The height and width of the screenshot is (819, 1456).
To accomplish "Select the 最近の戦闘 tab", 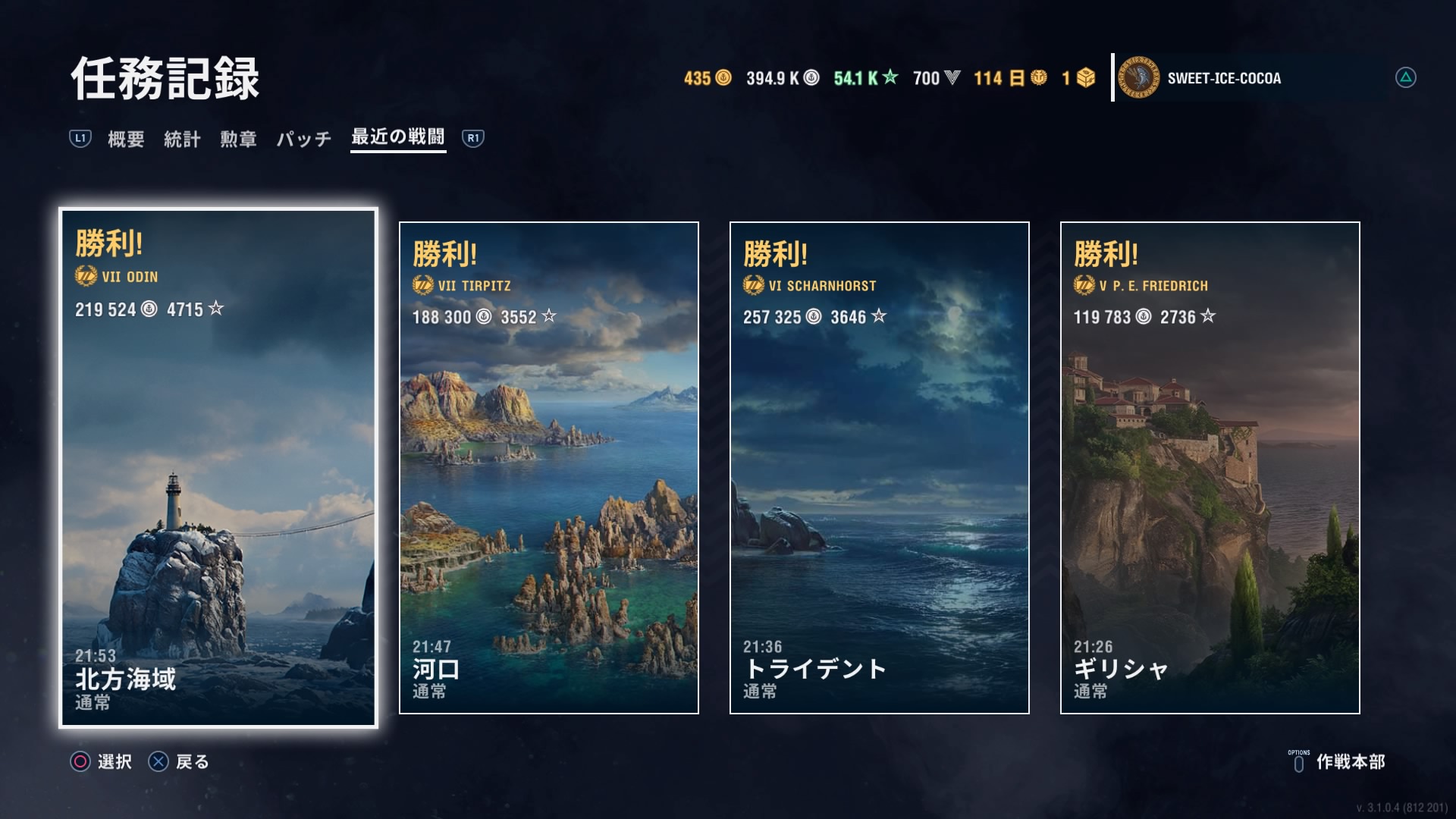I will (x=398, y=137).
